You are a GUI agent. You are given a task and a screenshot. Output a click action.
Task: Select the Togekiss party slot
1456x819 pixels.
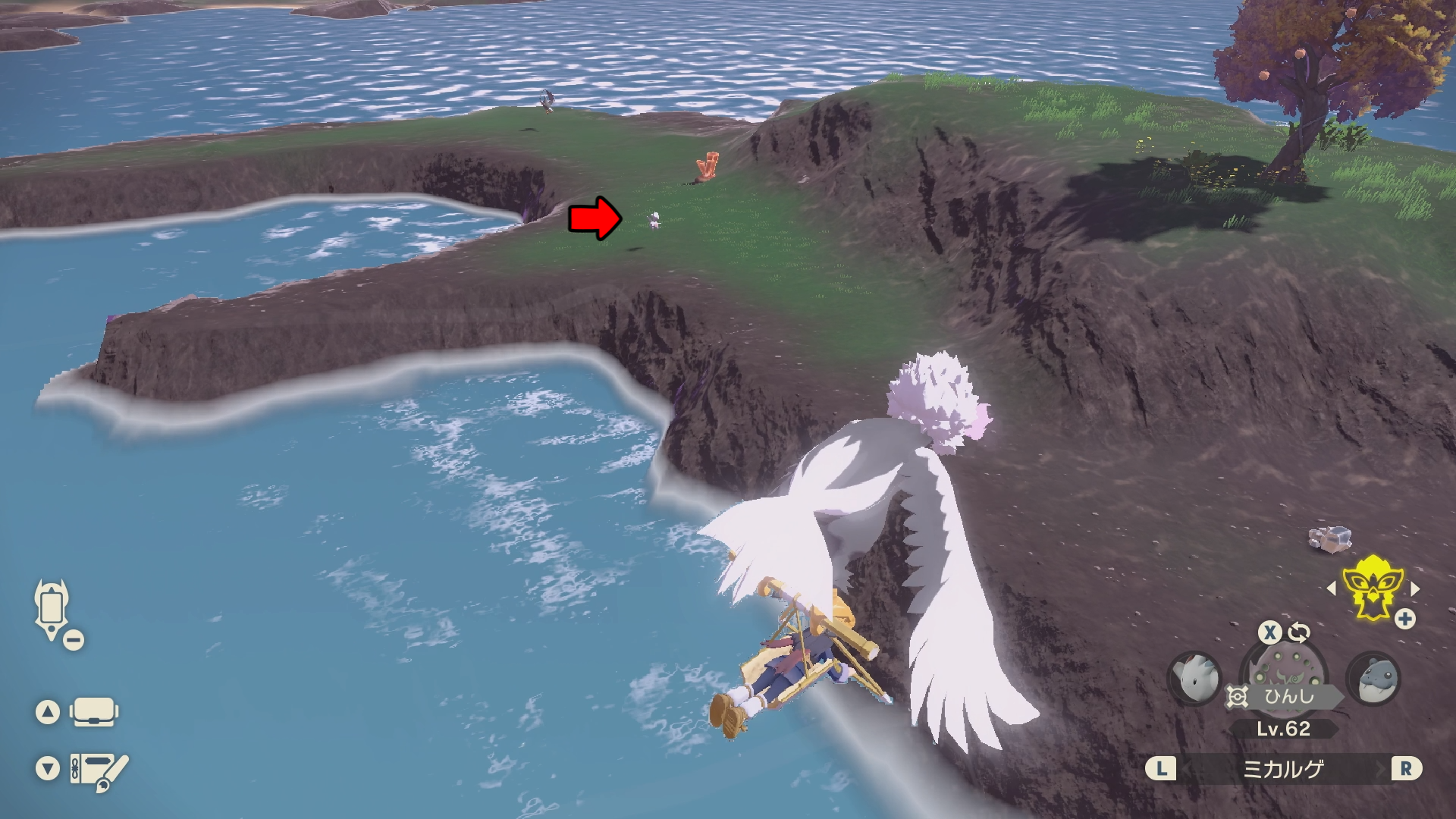pyautogui.click(x=1194, y=677)
